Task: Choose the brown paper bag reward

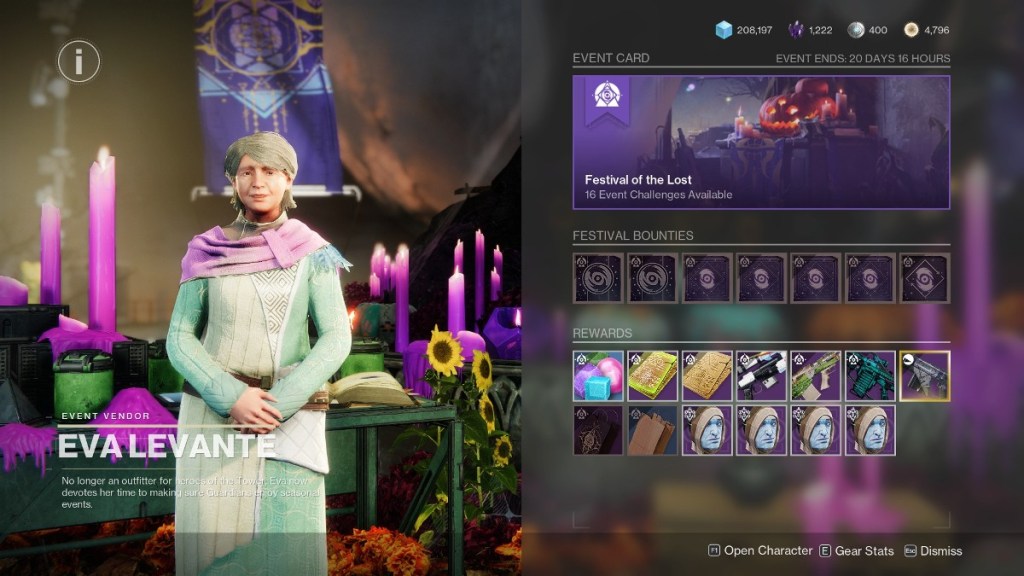Action: point(652,430)
